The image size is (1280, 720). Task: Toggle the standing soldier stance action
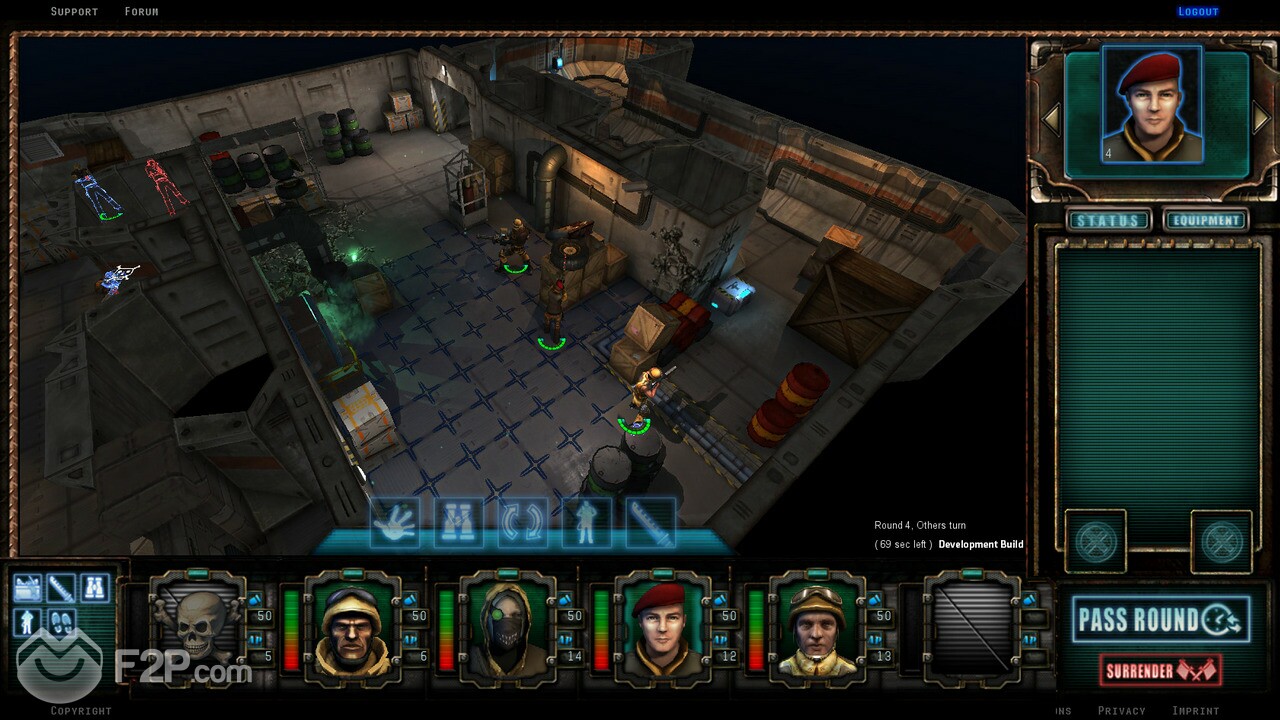point(586,523)
